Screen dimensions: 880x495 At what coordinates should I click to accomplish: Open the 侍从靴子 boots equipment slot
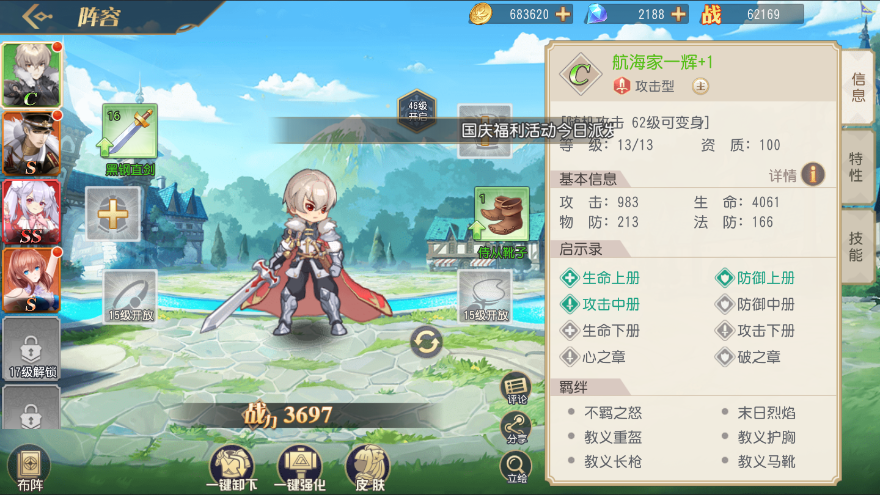coord(501,214)
